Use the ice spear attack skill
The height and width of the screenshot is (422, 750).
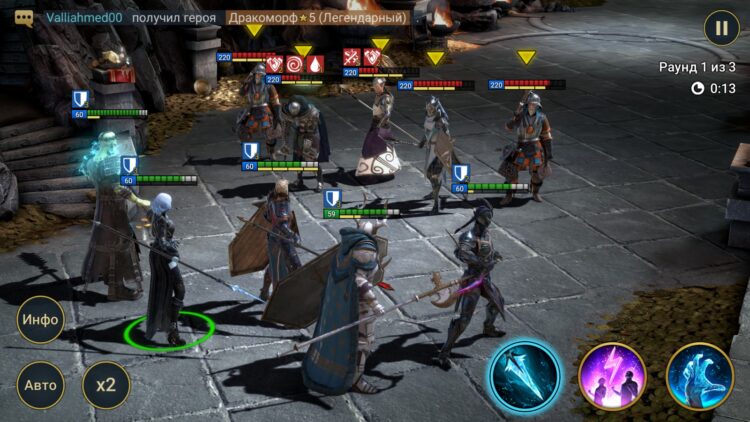coord(522,376)
